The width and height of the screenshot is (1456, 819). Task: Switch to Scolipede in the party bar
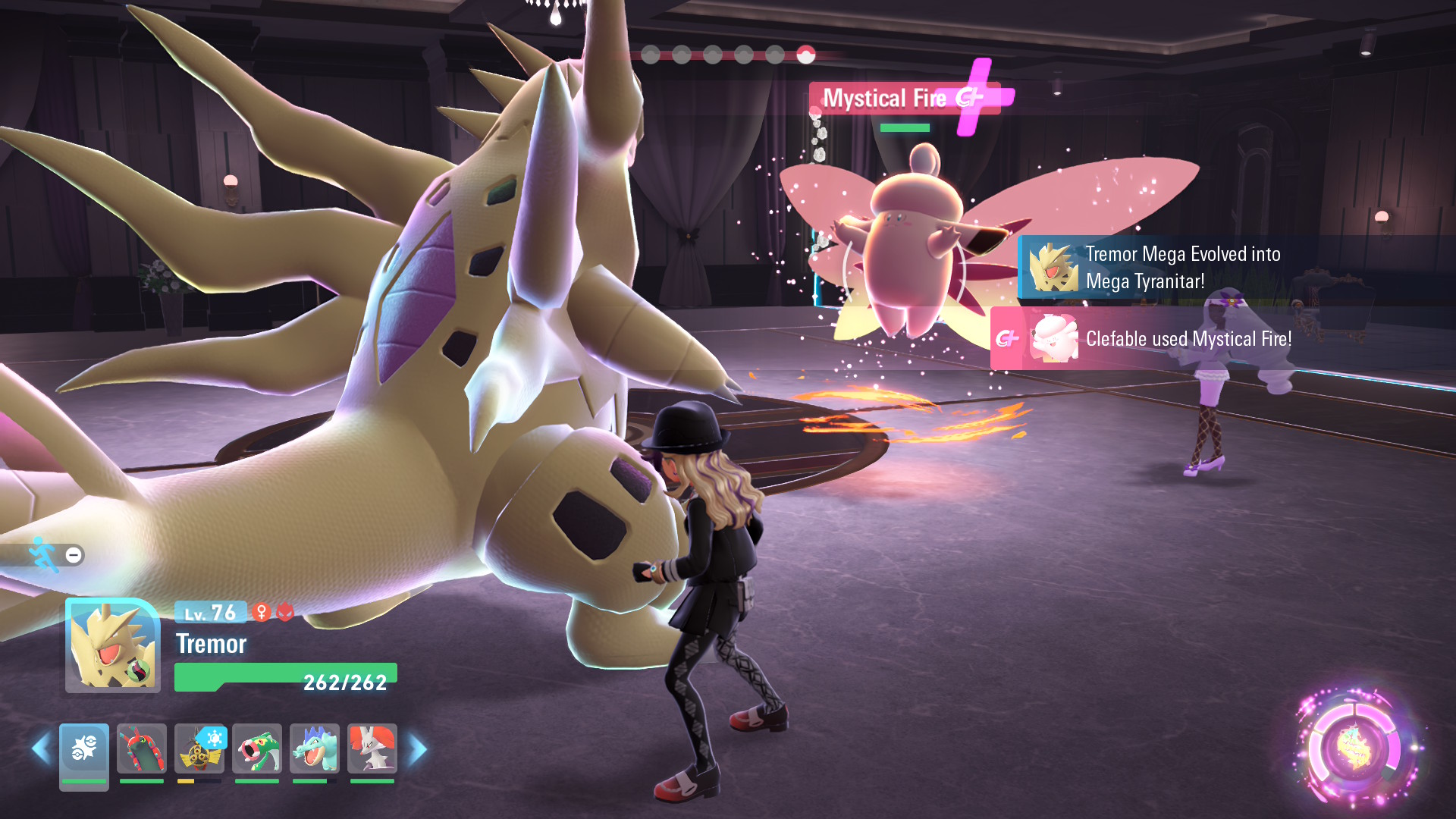(142, 751)
